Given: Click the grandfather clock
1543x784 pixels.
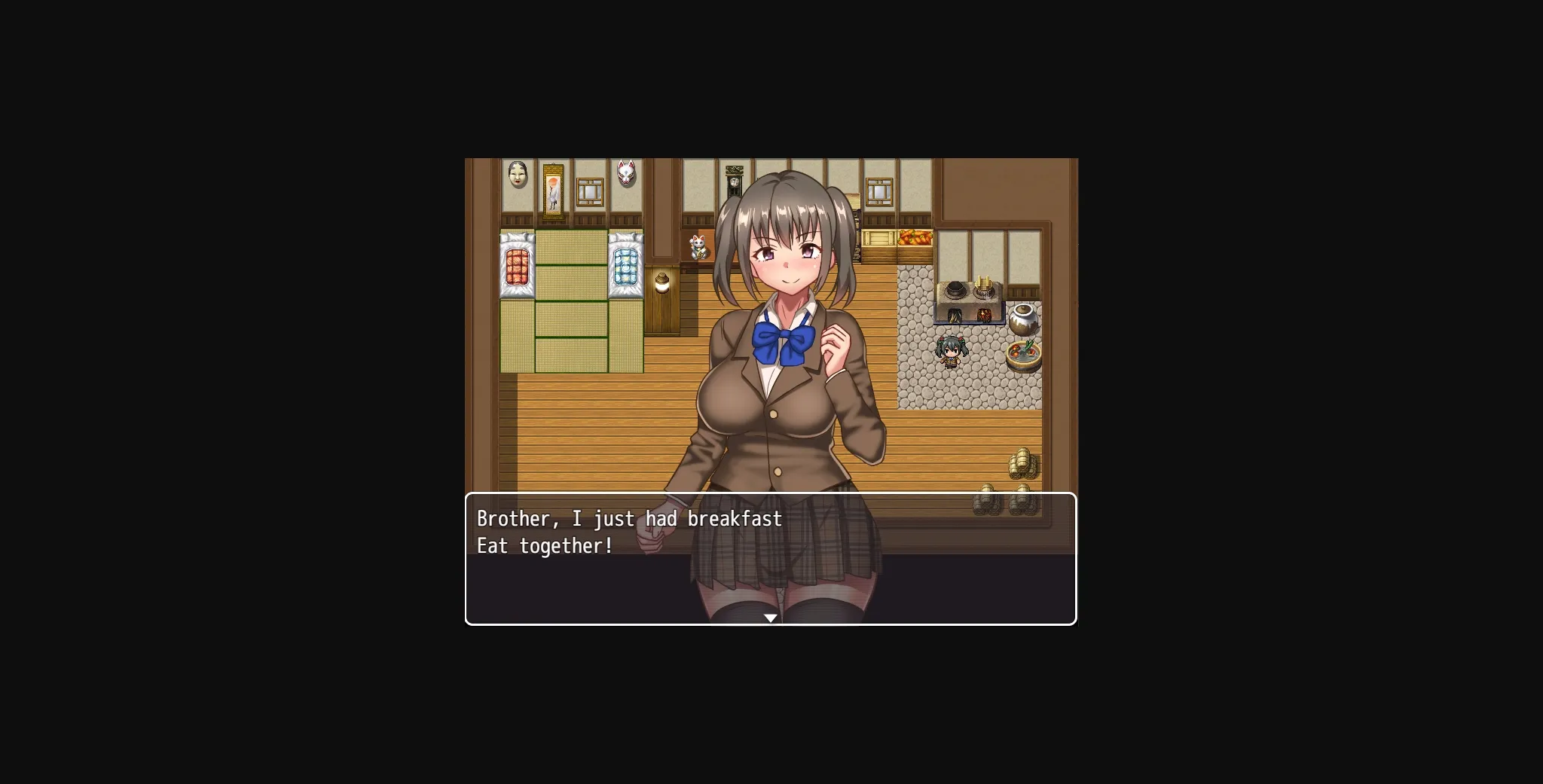Looking at the screenshot, I should (x=734, y=181).
